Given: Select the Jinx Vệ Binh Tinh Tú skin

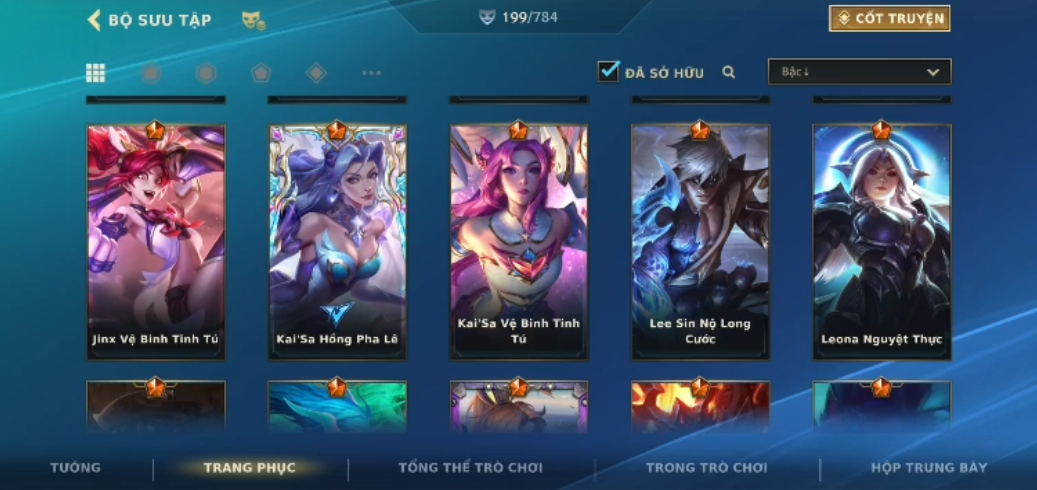Looking at the screenshot, I should 156,240.
